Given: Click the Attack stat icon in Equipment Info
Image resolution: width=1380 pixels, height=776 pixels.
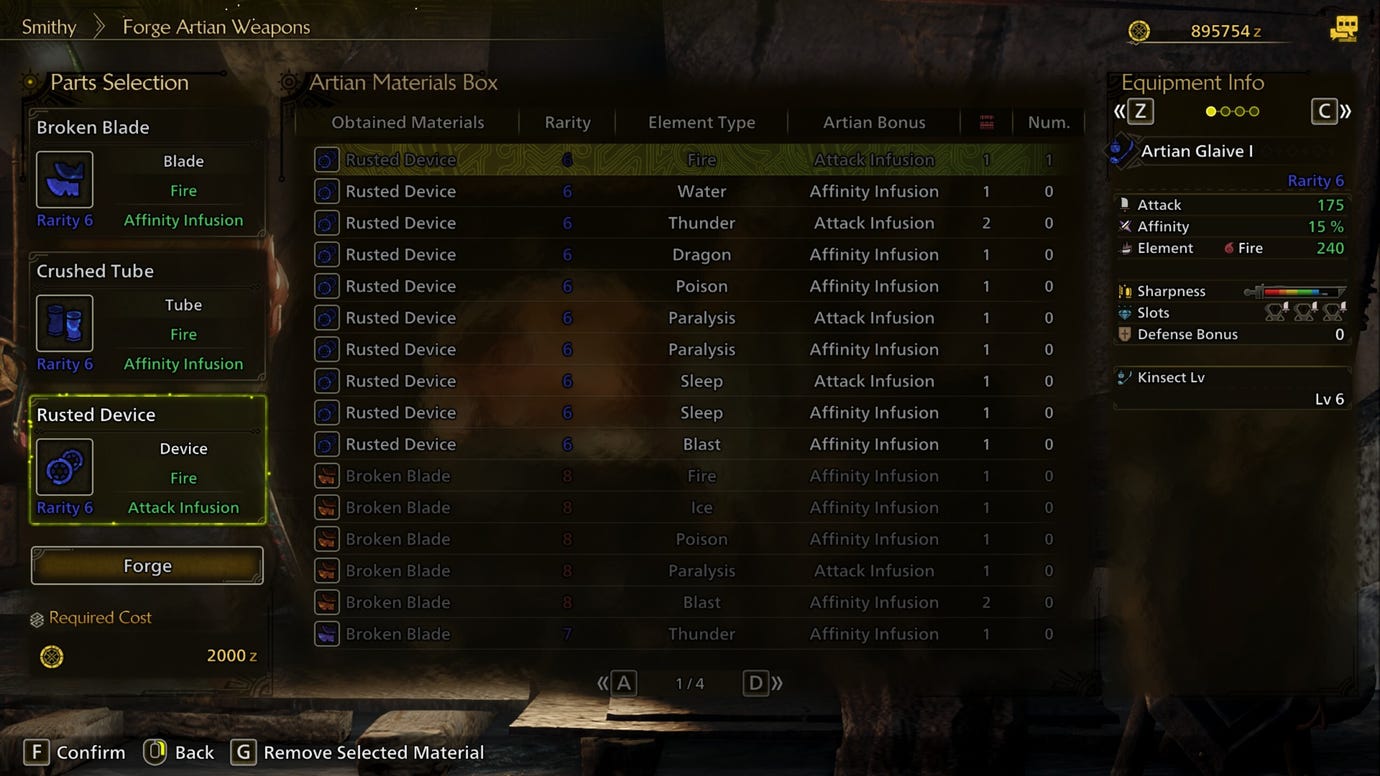Looking at the screenshot, I should [x=1127, y=204].
